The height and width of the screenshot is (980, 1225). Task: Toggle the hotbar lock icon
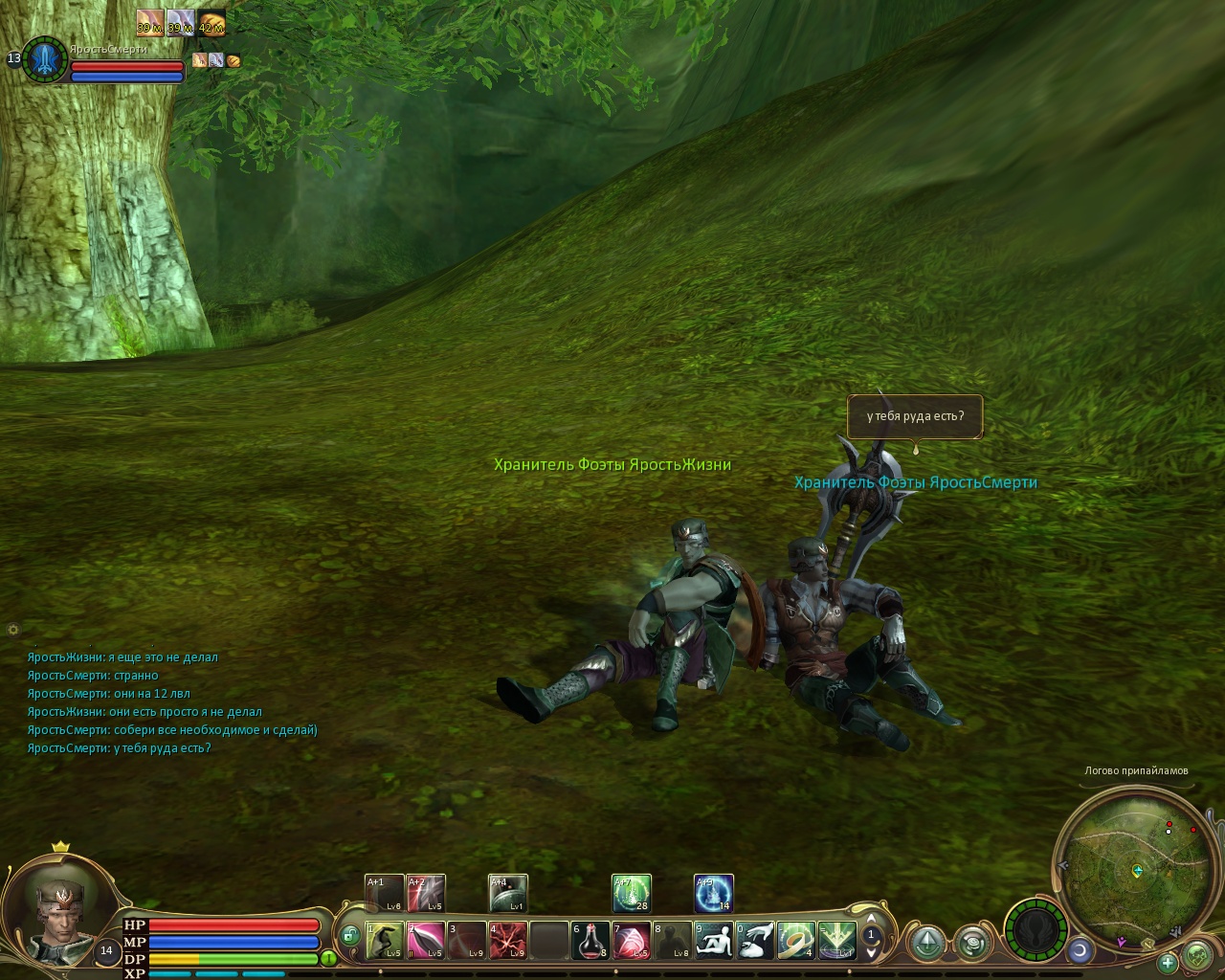pyautogui.click(x=349, y=935)
